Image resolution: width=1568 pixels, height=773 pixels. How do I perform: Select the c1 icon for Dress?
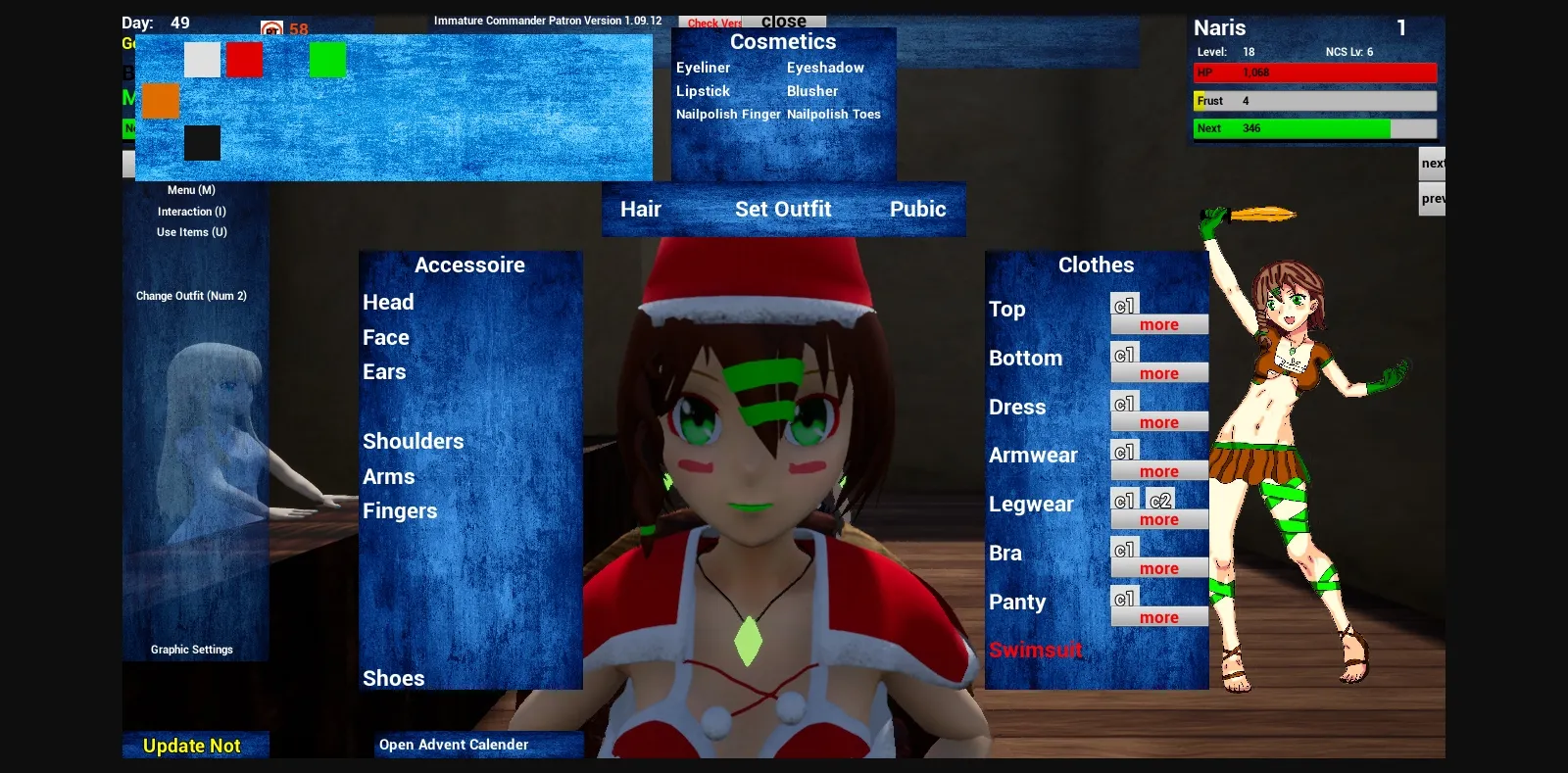pyautogui.click(x=1123, y=403)
